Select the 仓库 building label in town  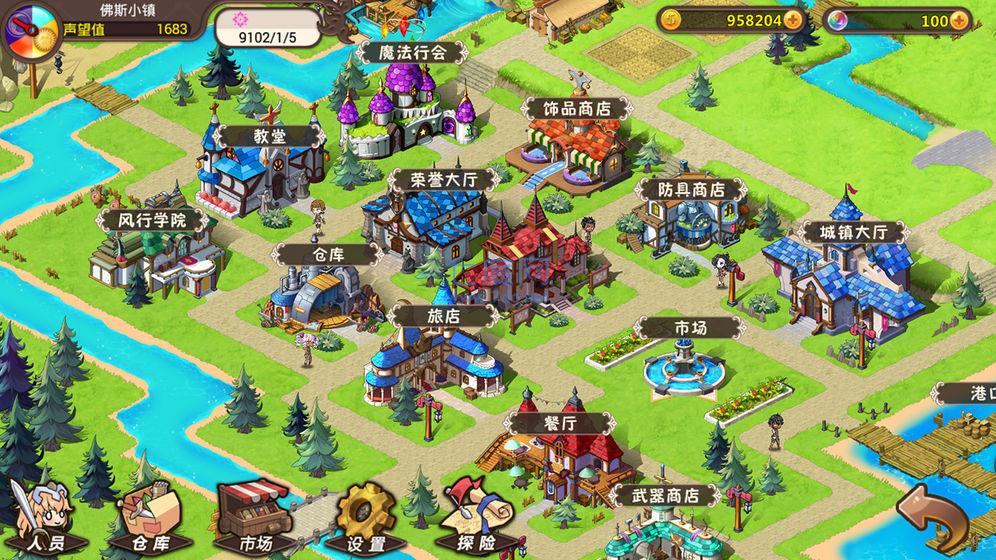click(x=327, y=254)
